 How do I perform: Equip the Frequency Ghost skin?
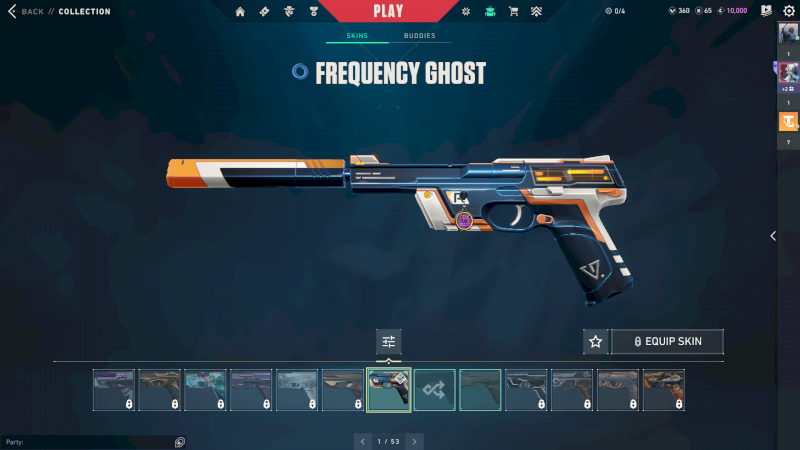pyautogui.click(x=667, y=342)
